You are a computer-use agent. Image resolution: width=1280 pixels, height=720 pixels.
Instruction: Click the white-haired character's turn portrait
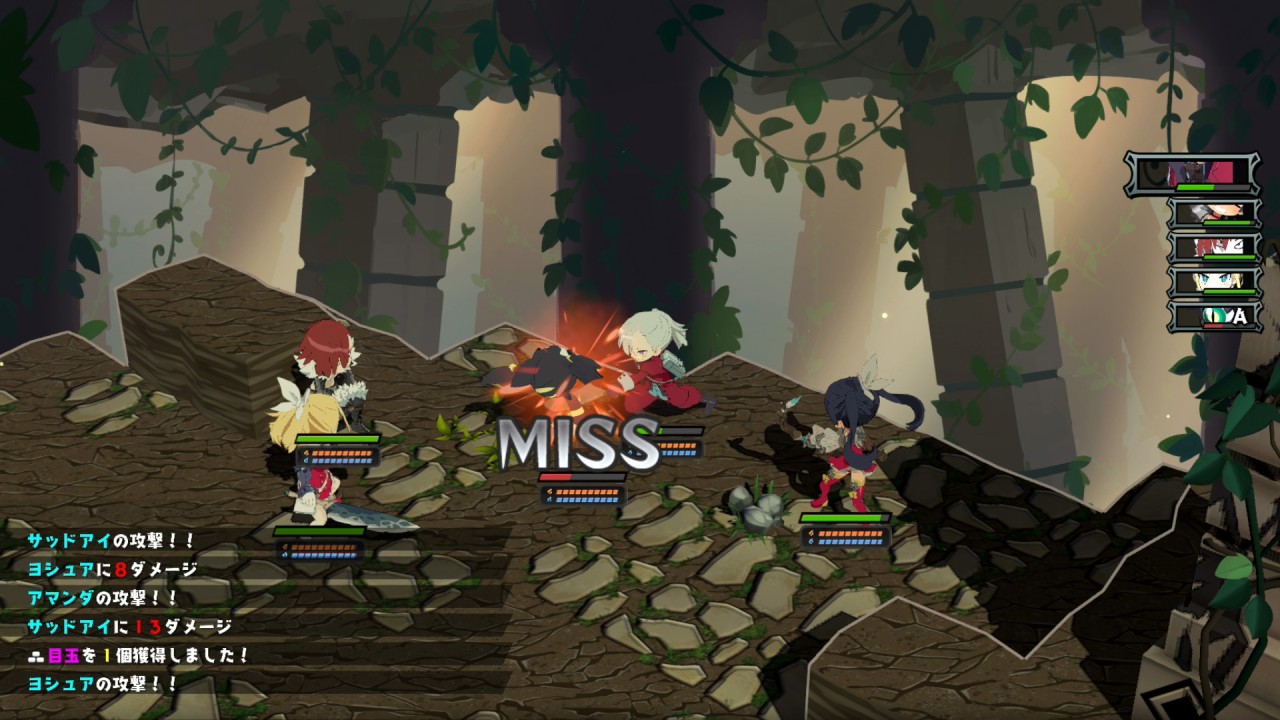pos(1214,214)
